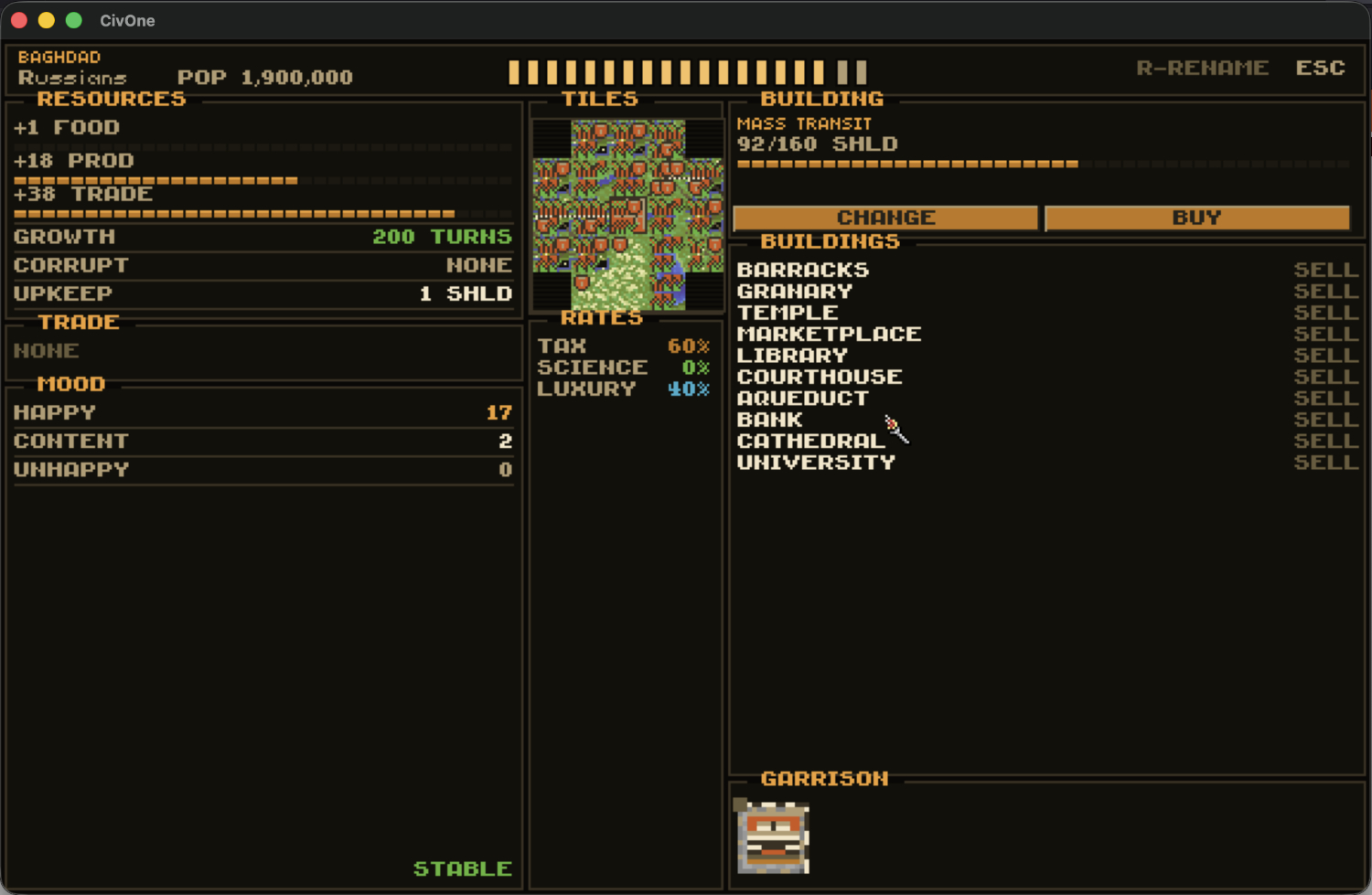Sell the Bank

click(x=1325, y=420)
